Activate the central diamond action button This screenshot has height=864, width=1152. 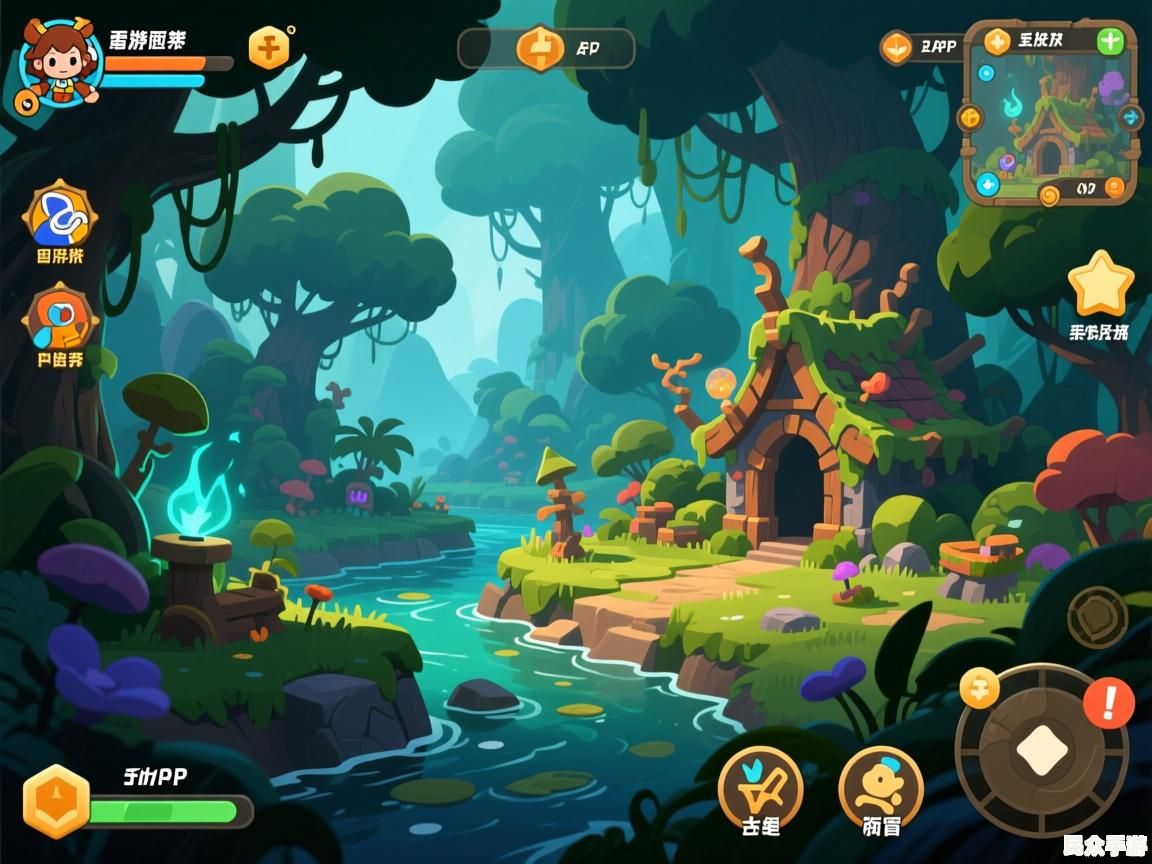click(1042, 749)
